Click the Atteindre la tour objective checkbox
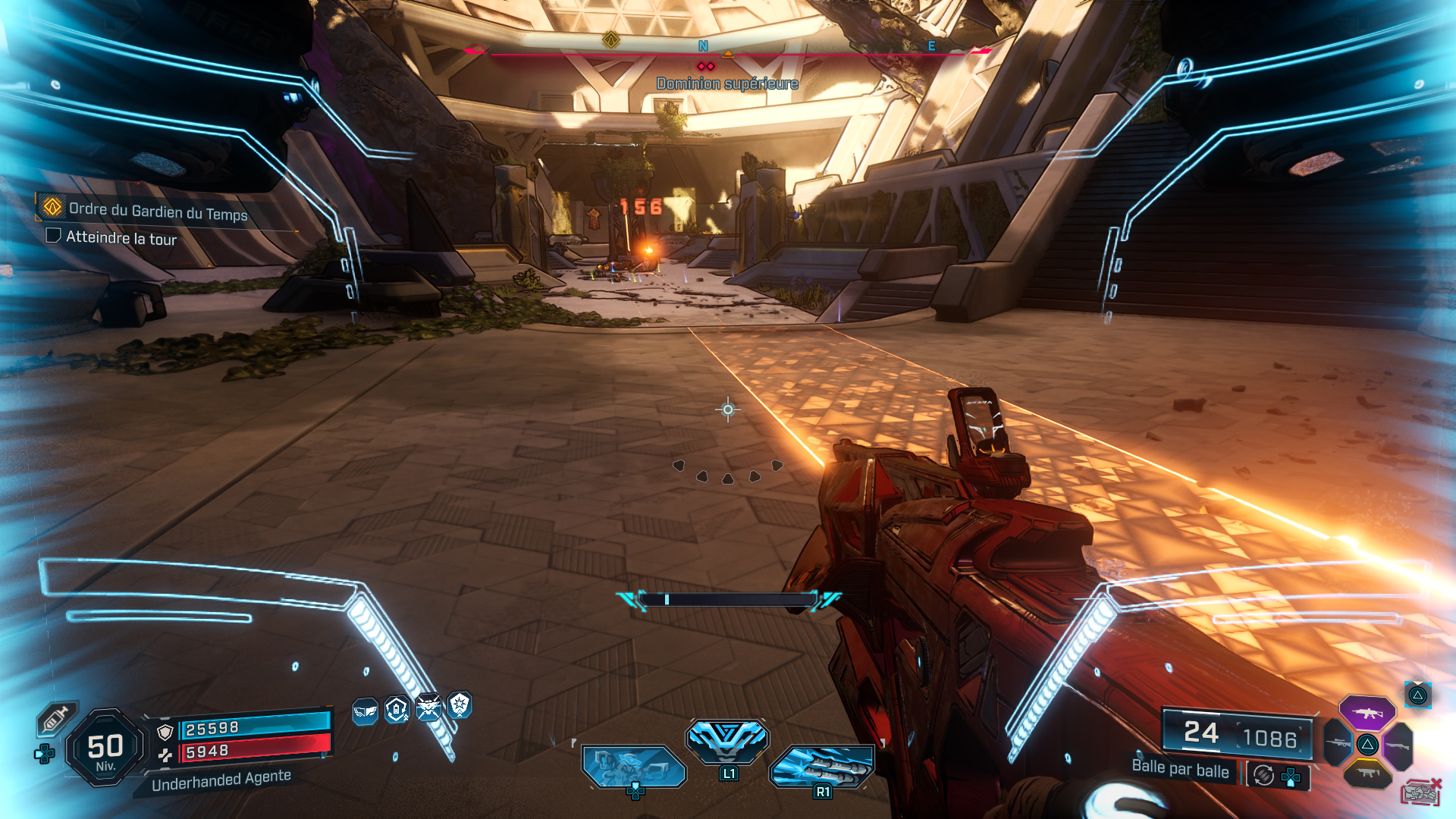 click(x=53, y=235)
